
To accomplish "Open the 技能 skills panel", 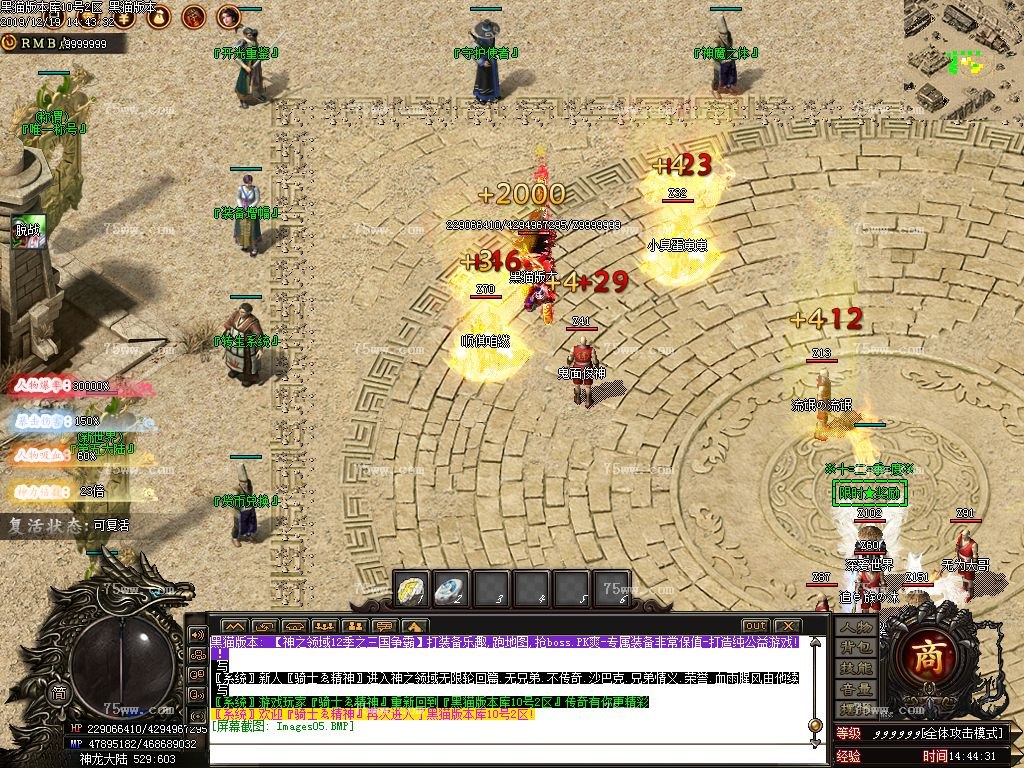I will pos(856,668).
